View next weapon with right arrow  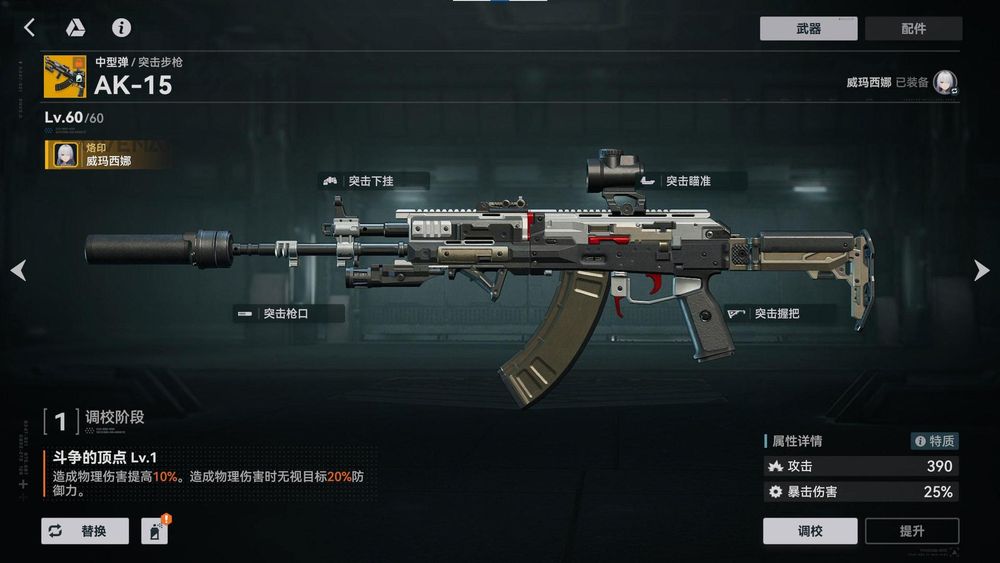[x=981, y=270]
